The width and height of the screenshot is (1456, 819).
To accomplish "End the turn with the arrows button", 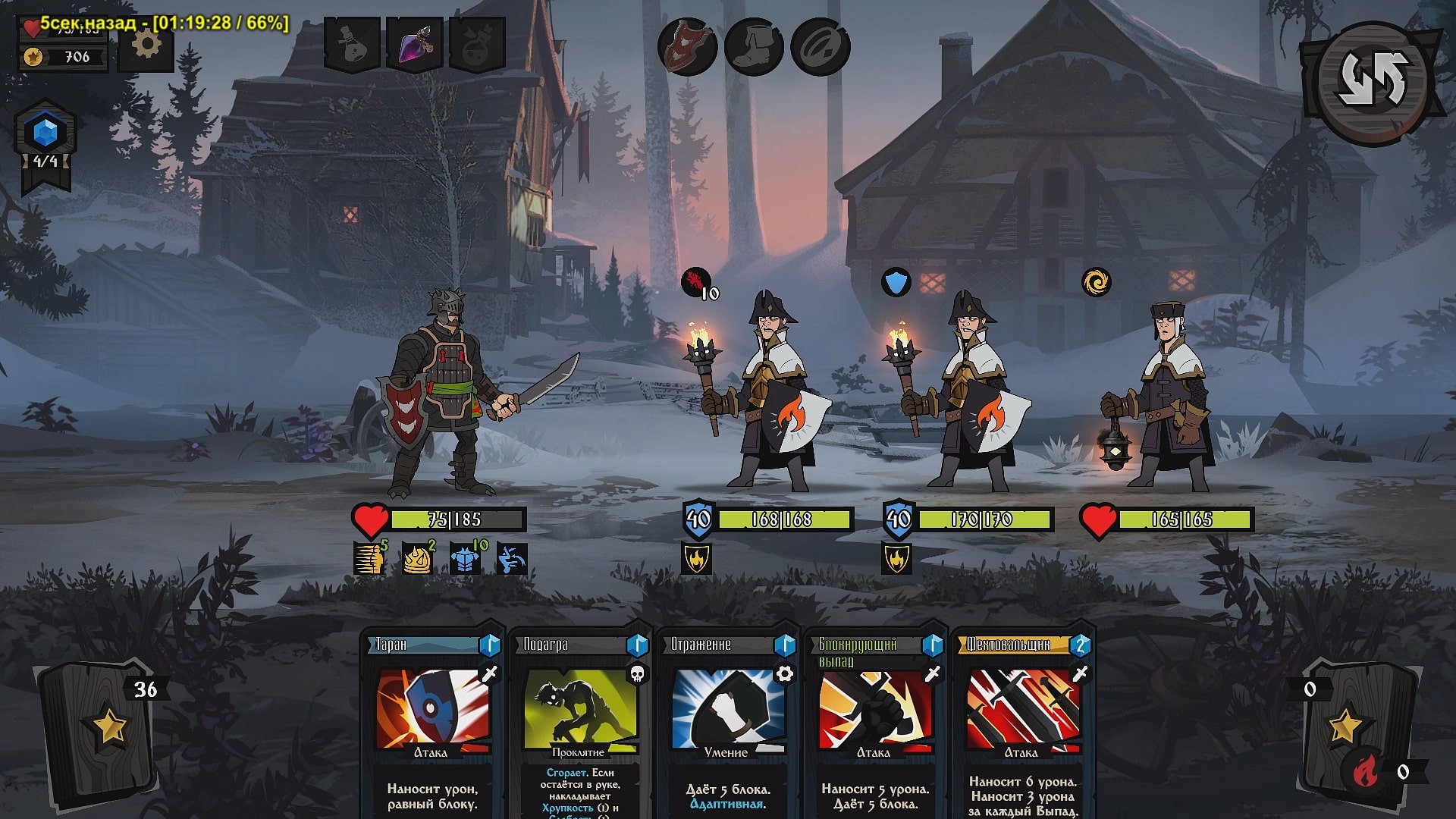I will pos(1372,80).
